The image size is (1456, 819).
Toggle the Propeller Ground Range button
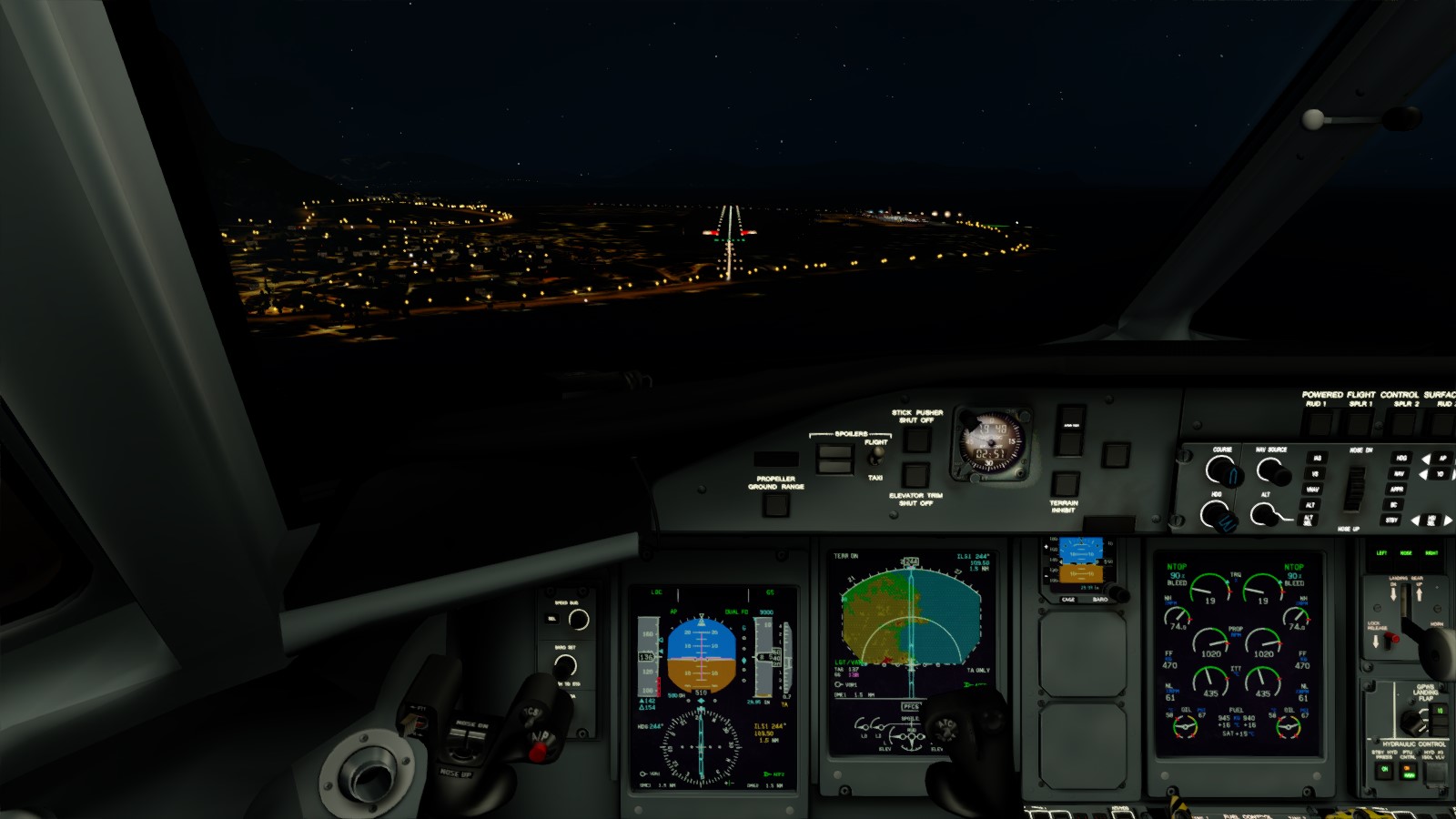[x=775, y=503]
